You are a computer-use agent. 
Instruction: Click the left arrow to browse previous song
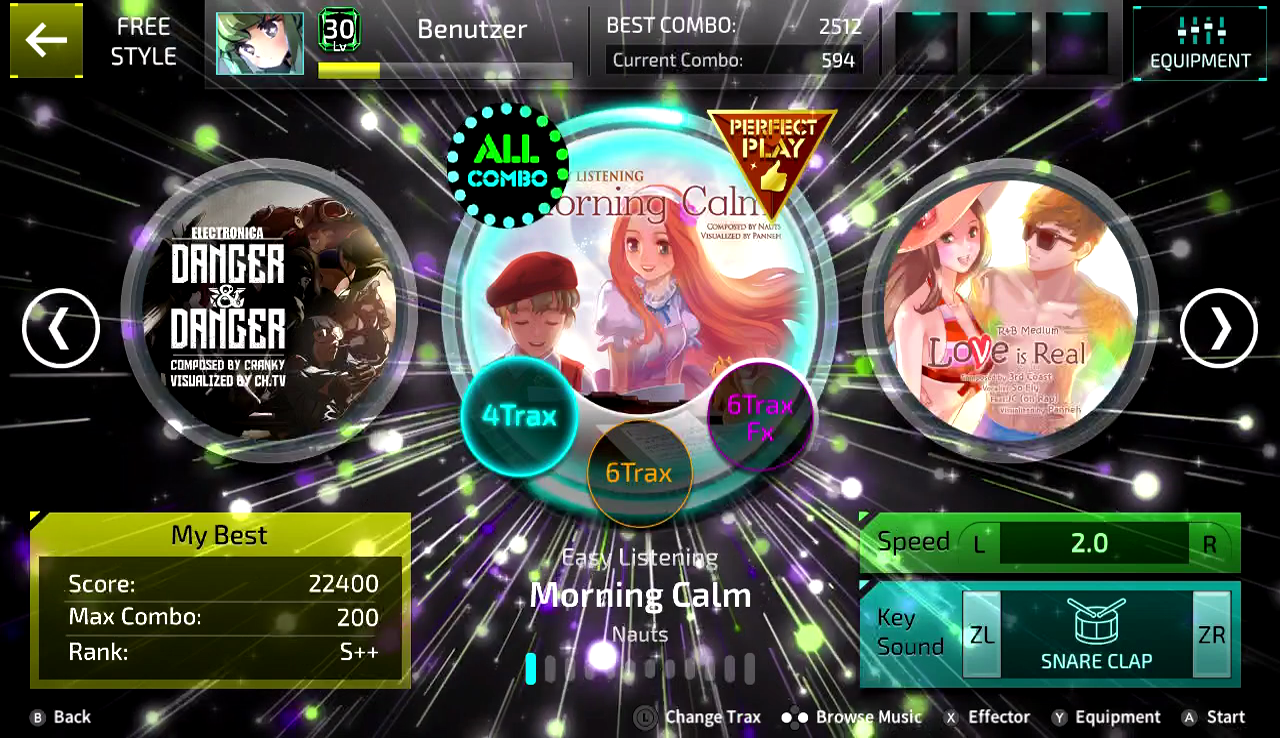click(x=59, y=327)
